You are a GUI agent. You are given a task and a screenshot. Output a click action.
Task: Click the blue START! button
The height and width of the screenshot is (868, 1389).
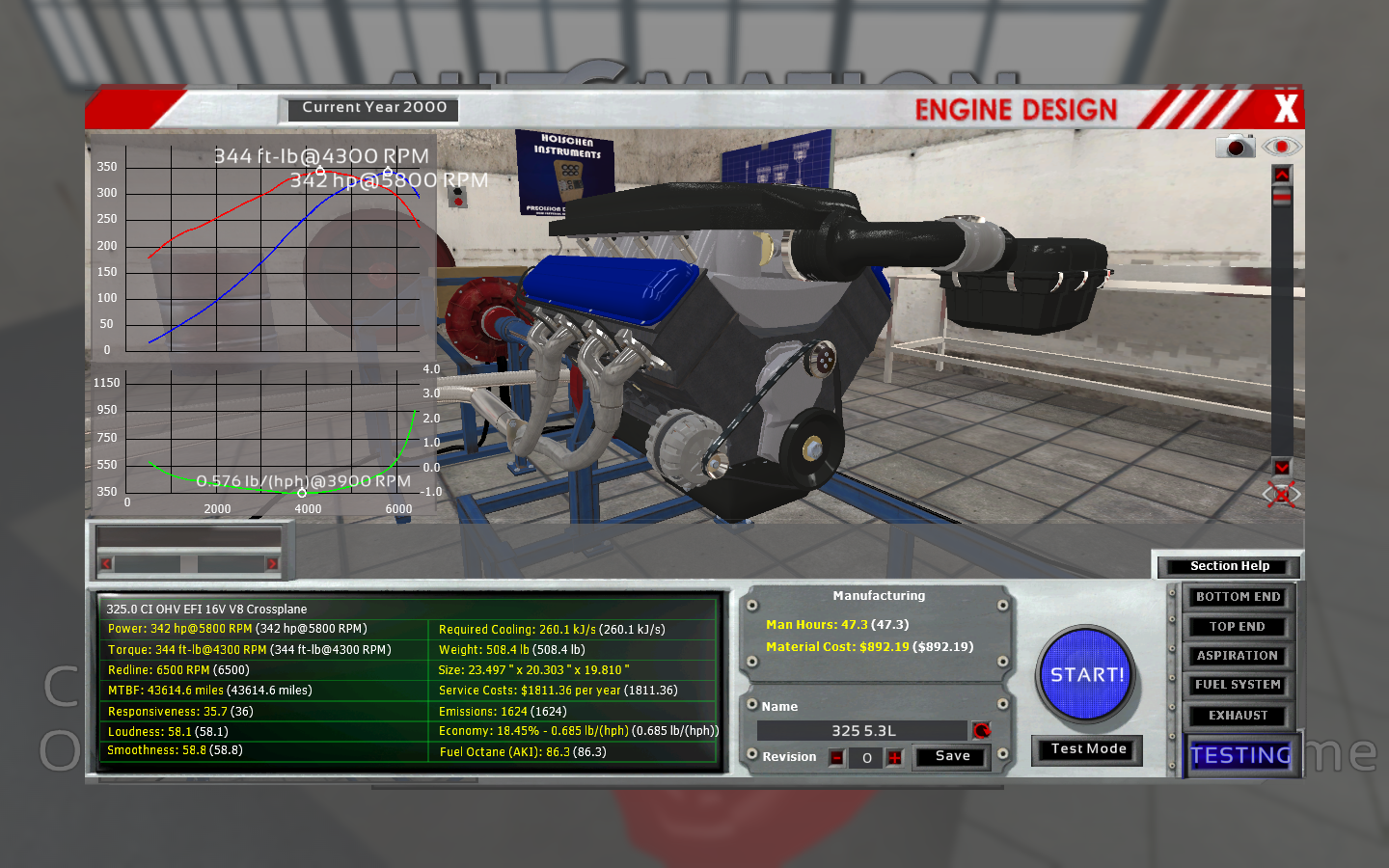coord(1086,675)
